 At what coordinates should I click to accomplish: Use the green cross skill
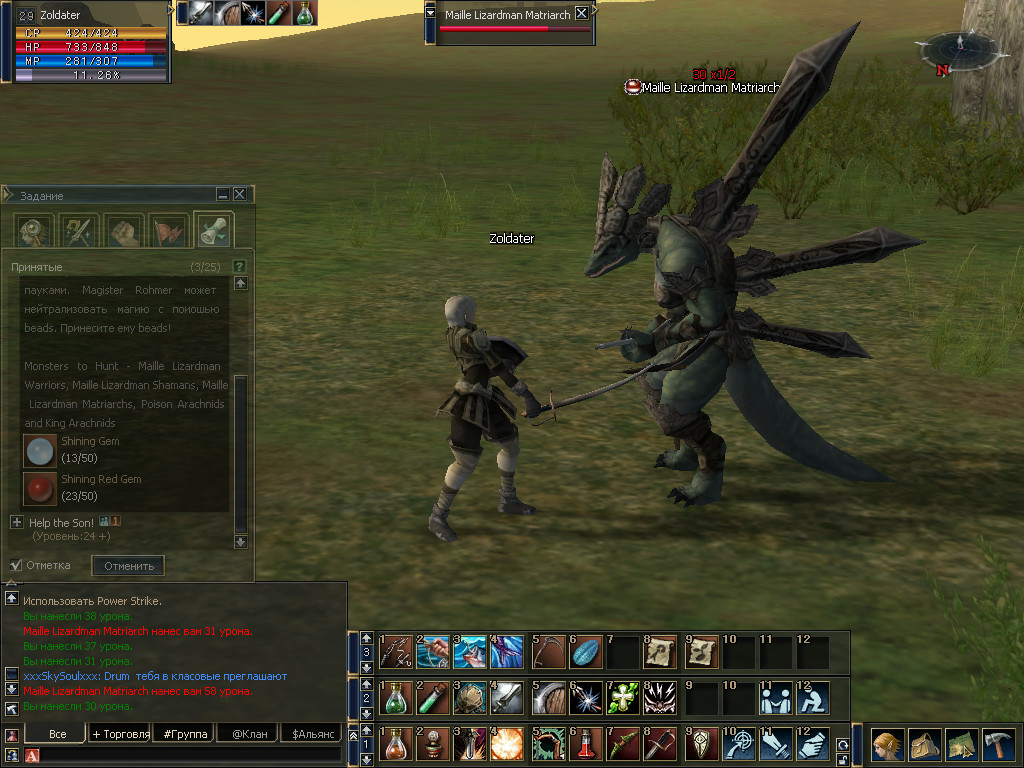click(623, 698)
